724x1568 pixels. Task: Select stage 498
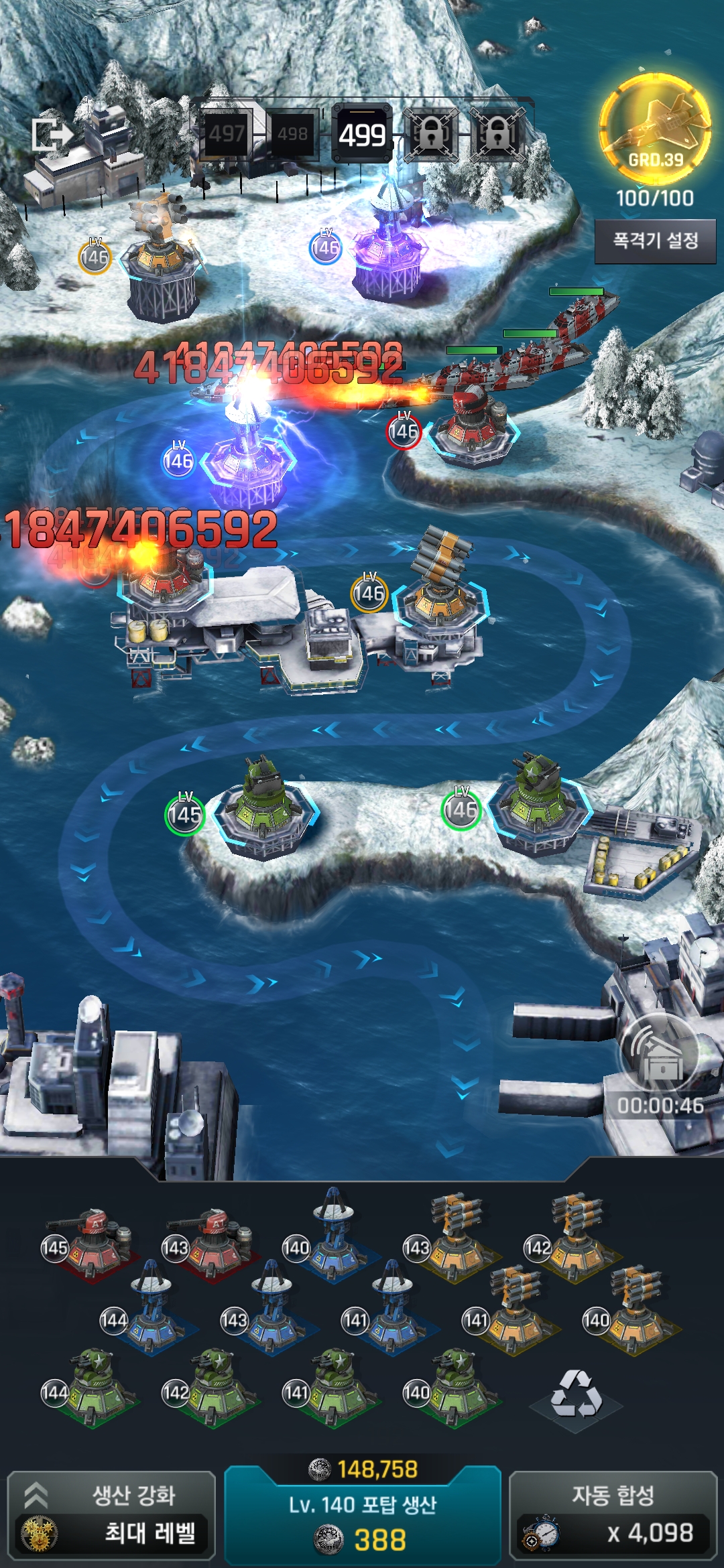[x=292, y=134]
